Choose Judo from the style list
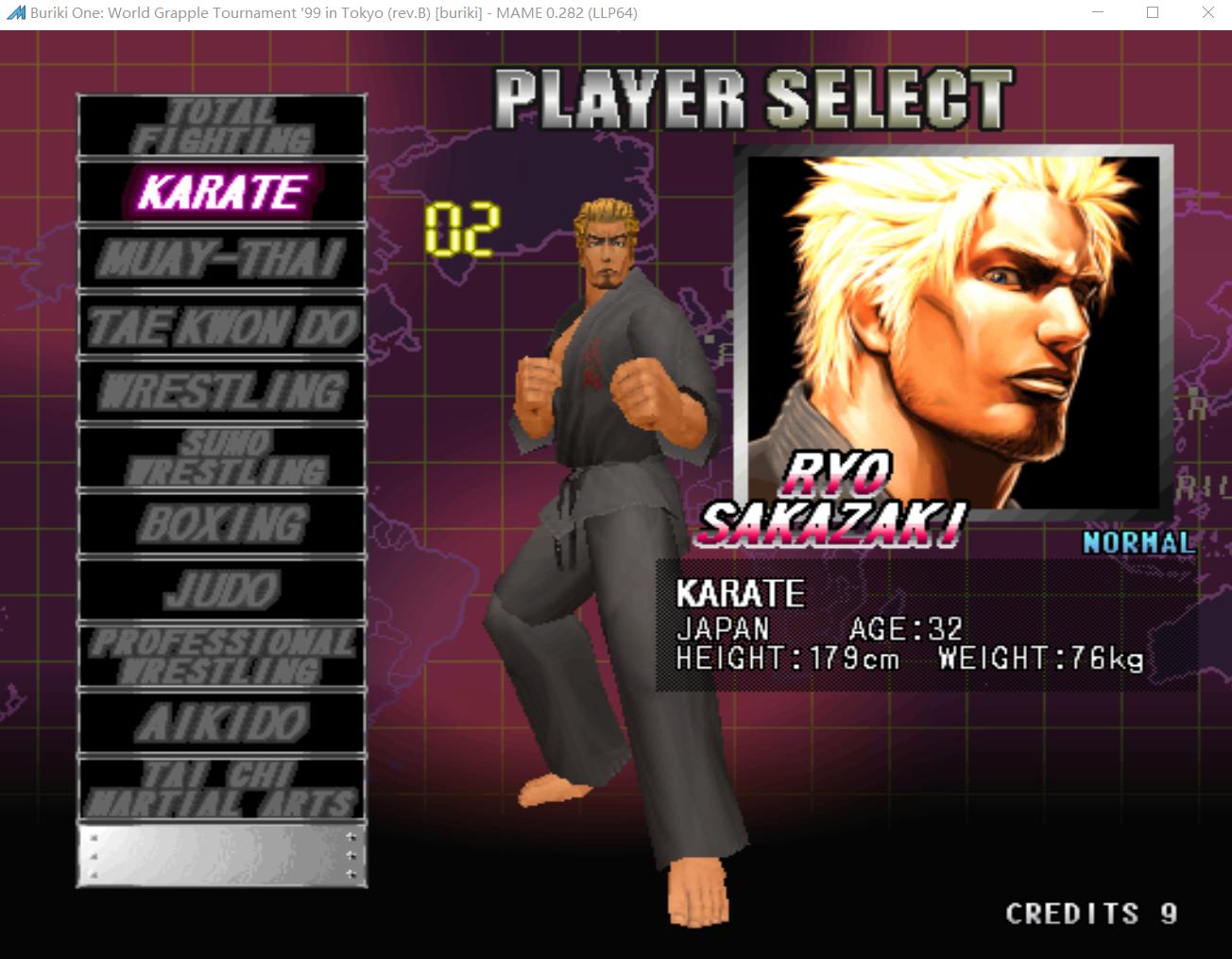This screenshot has width=1232, height=959. 222,591
